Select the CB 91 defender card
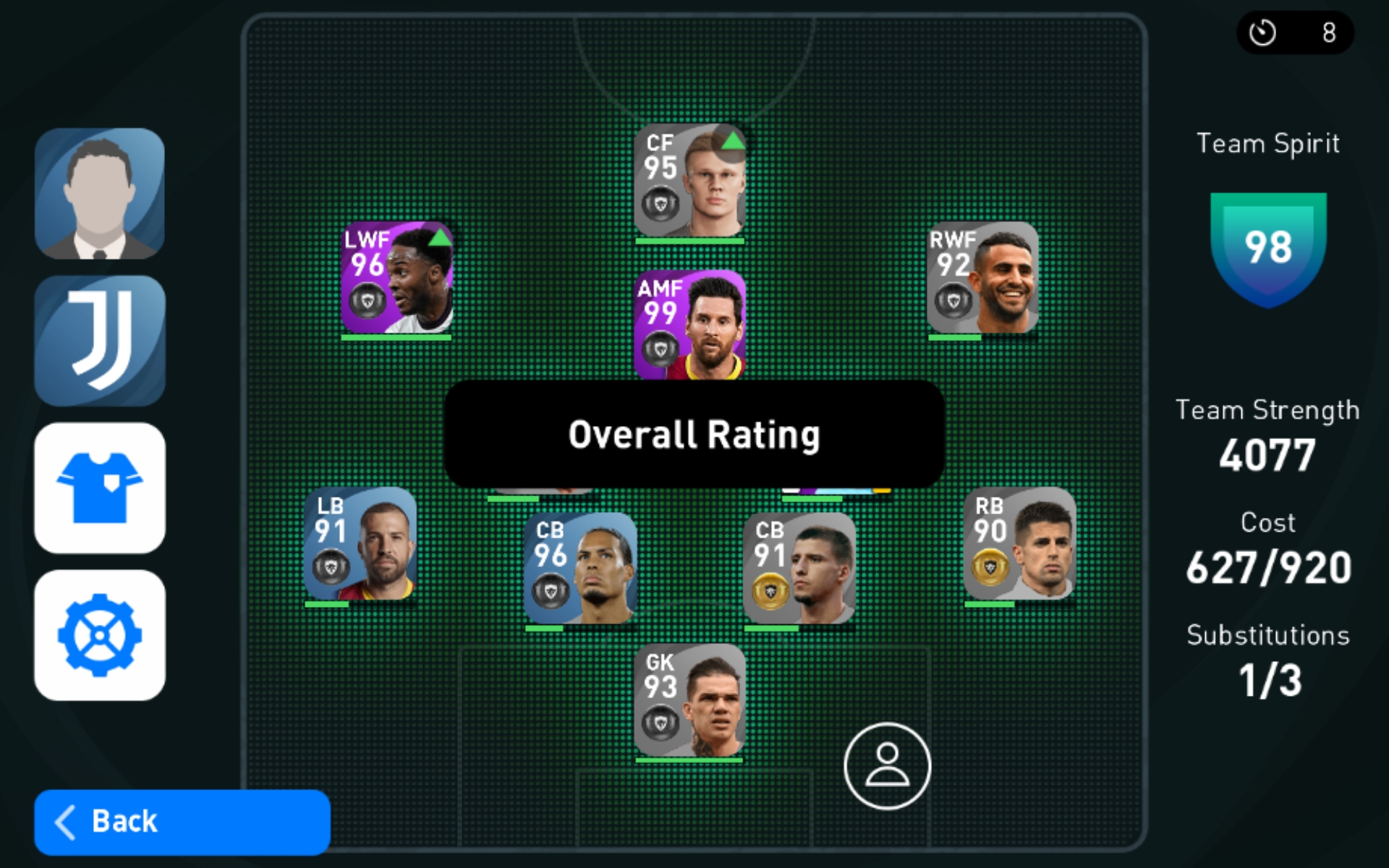 point(799,569)
